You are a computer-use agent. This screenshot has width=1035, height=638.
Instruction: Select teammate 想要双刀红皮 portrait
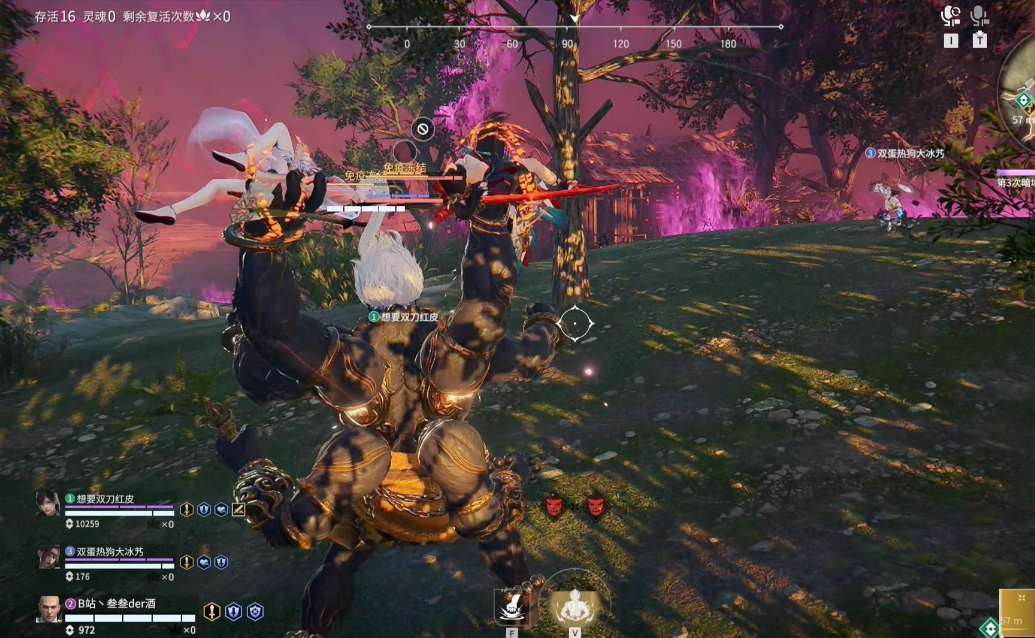point(48,503)
